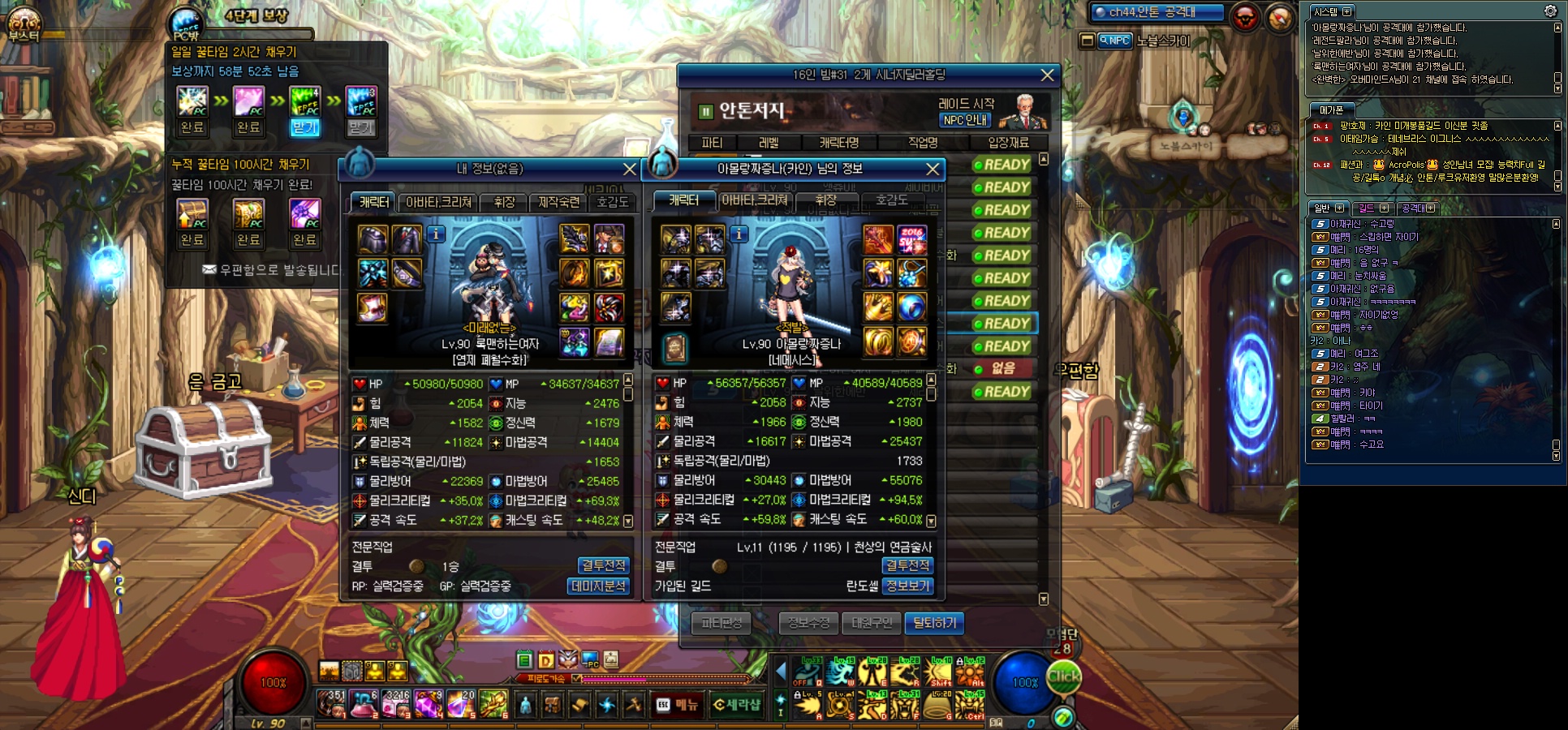The height and width of the screenshot is (730, 1568).
Task: Switch chat to the 길드 tab
Action: (1367, 208)
